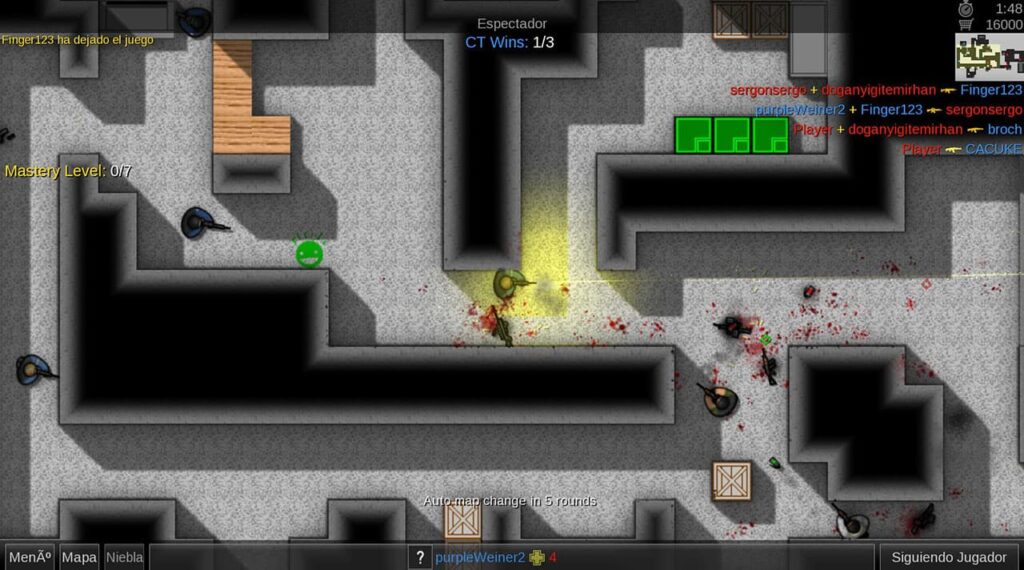Viewport: 1024px width, 570px height.
Task: Click the question mark help button
Action: tap(422, 557)
